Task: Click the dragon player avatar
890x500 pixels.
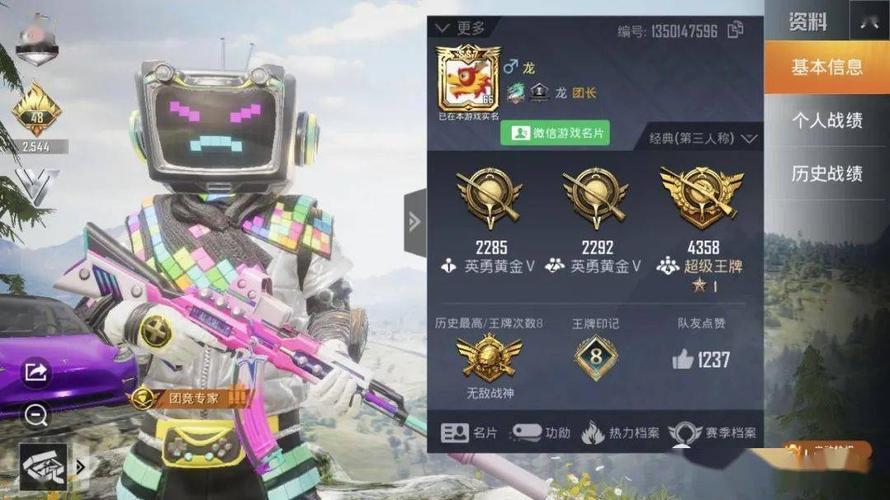Action: (x=466, y=80)
